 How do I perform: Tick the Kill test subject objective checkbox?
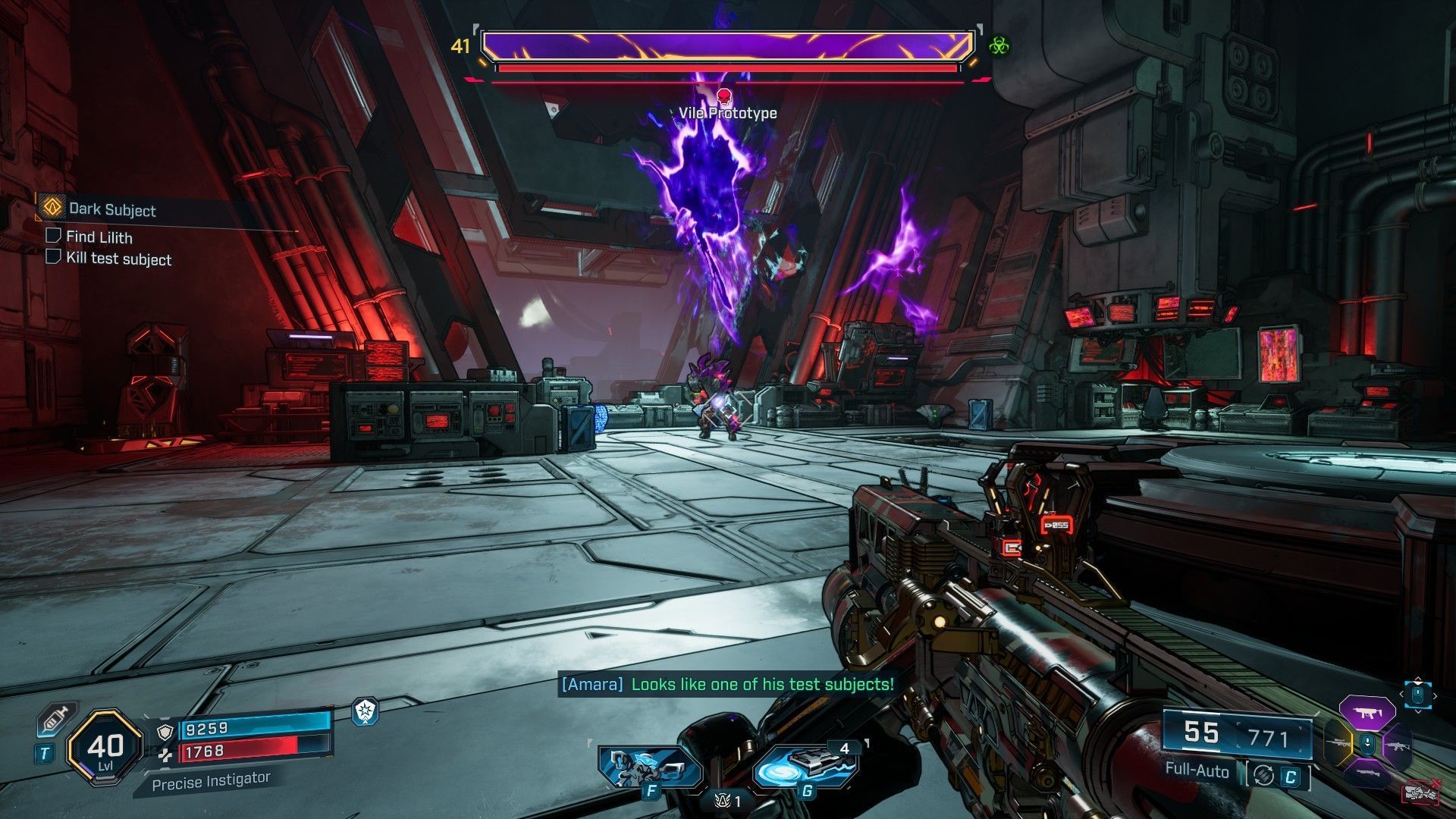53,257
